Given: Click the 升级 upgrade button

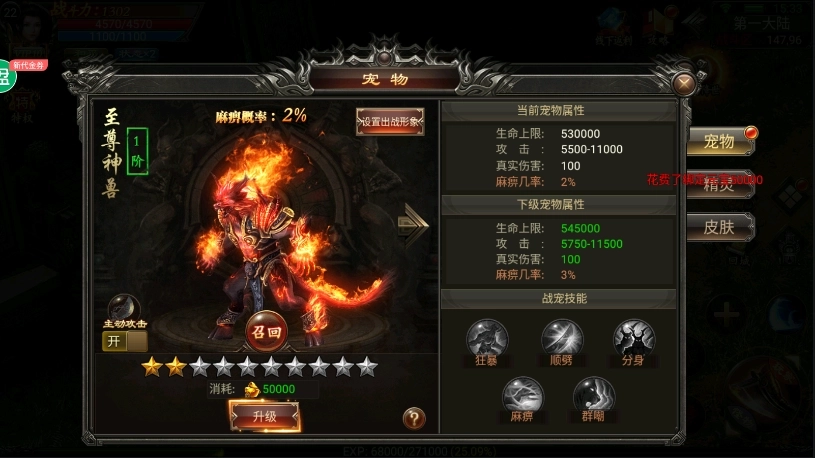Looking at the screenshot, I should point(264,415).
